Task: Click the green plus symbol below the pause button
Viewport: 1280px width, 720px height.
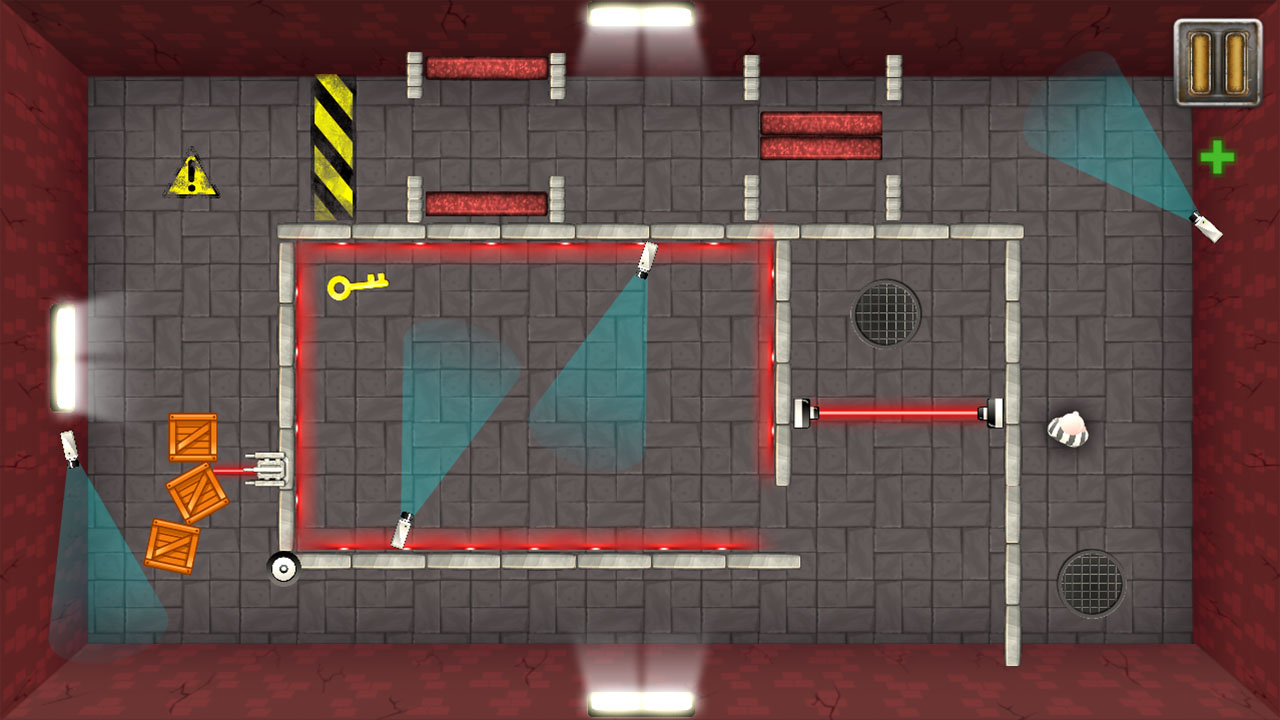Action: [x=1218, y=158]
